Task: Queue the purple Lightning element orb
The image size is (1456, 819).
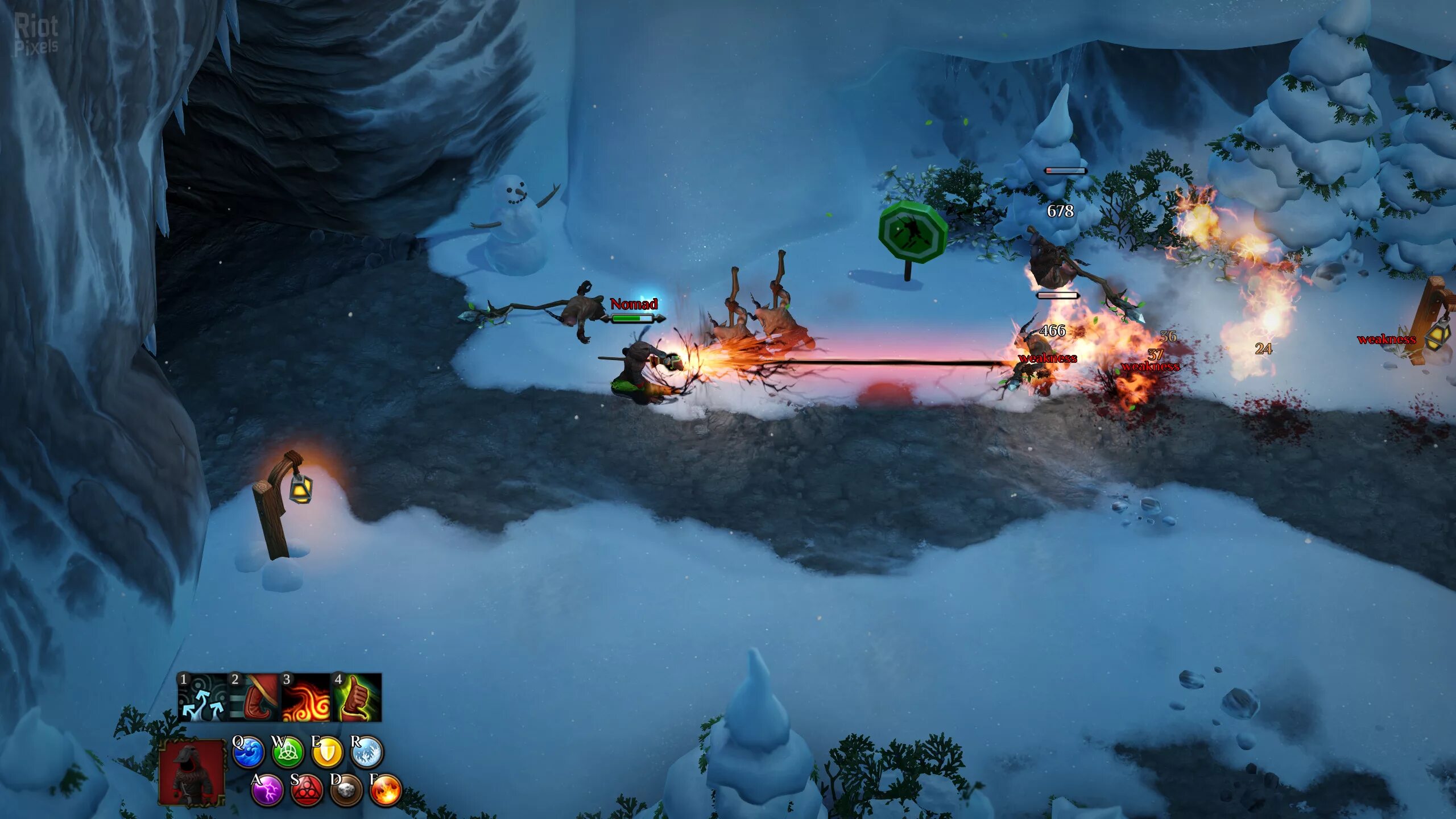Action: pyautogui.click(x=267, y=790)
